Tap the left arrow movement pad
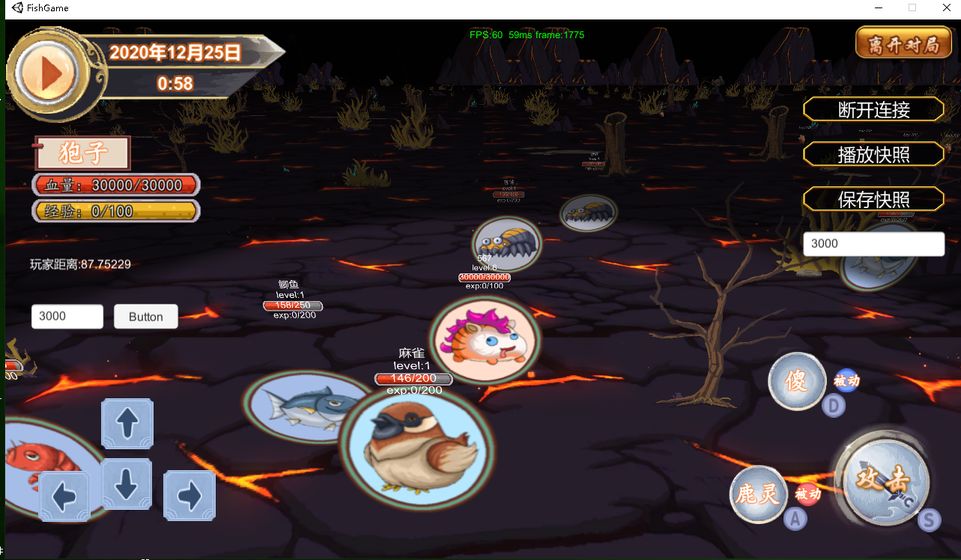Viewport: 961px width, 560px height. pos(65,496)
